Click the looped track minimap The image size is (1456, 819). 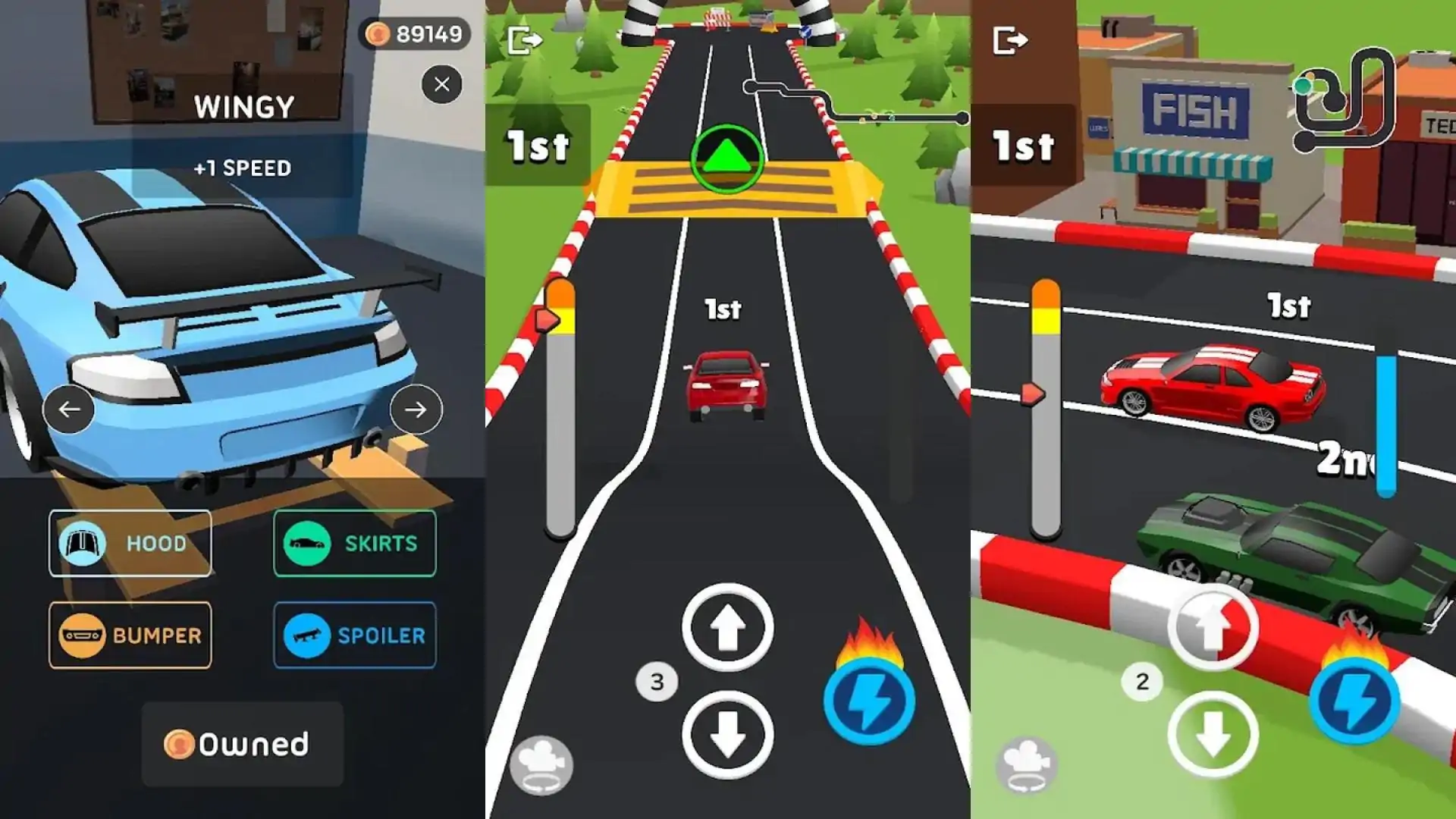pyautogui.click(x=1344, y=99)
